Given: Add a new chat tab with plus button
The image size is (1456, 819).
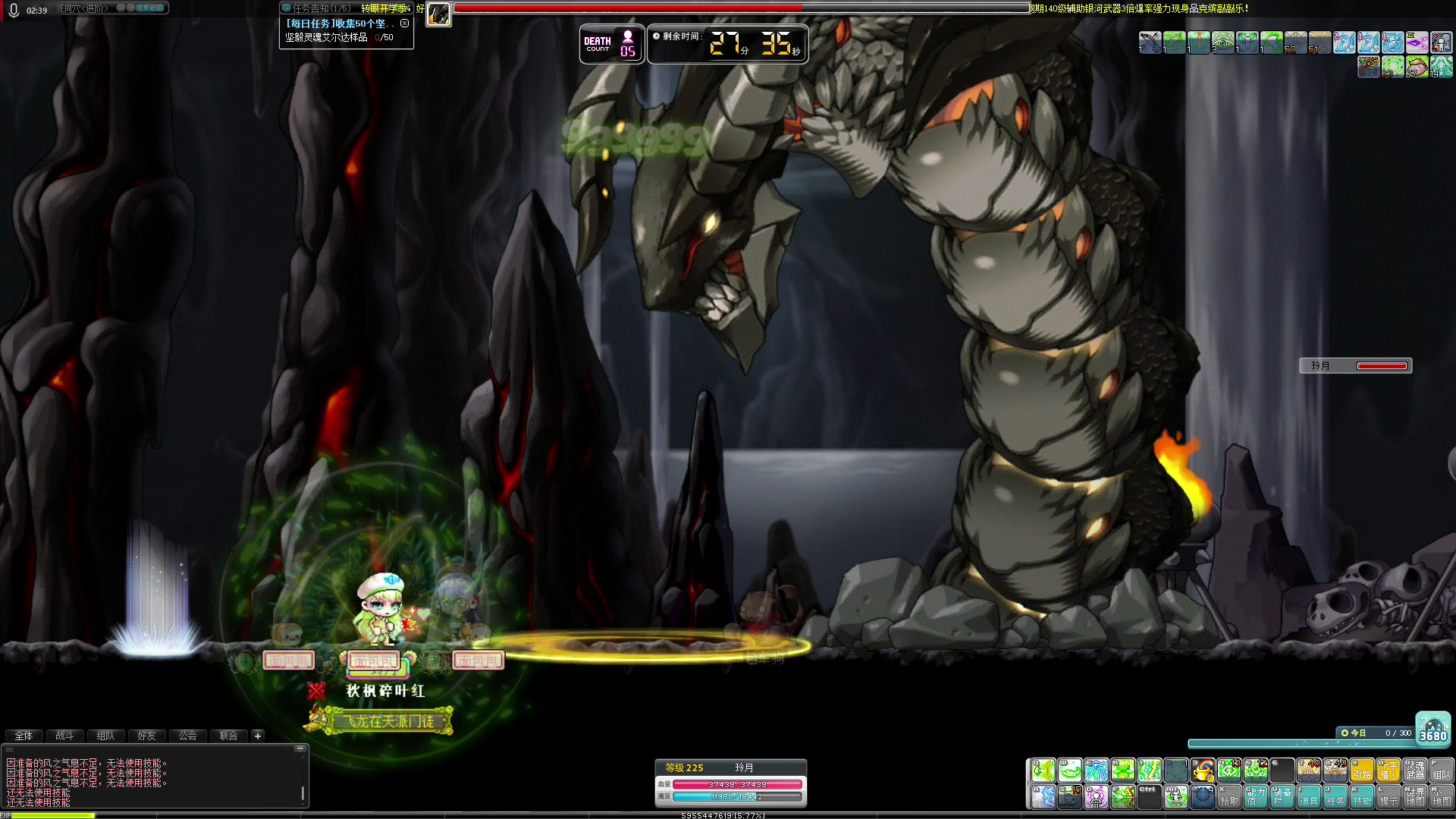Looking at the screenshot, I should [x=258, y=736].
